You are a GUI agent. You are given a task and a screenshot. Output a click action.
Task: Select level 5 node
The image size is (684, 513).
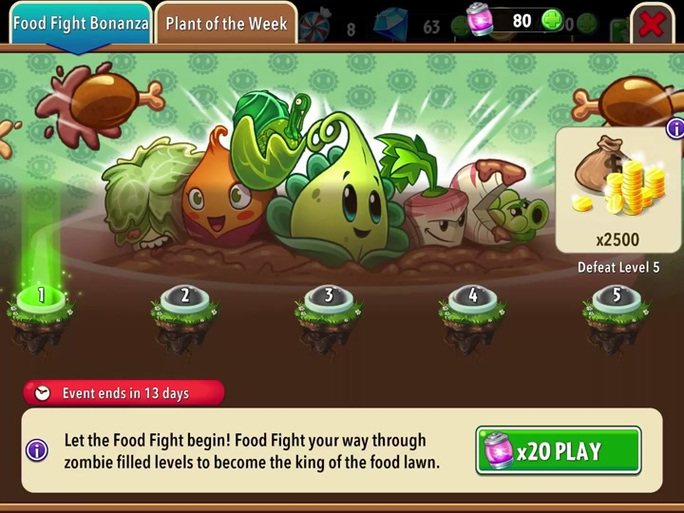point(616,298)
